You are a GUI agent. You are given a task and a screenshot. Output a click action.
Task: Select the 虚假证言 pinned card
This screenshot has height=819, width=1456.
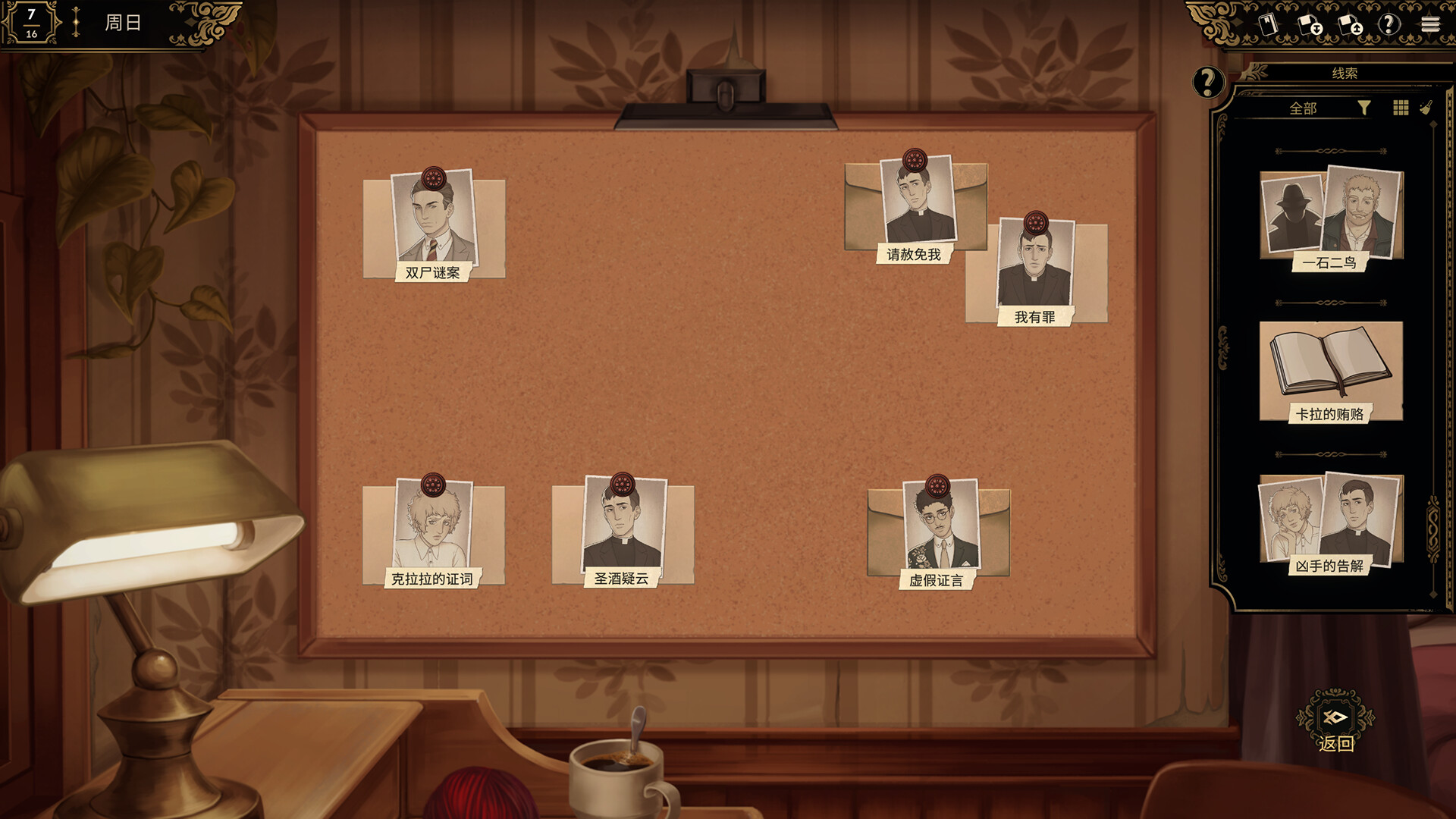tap(939, 532)
